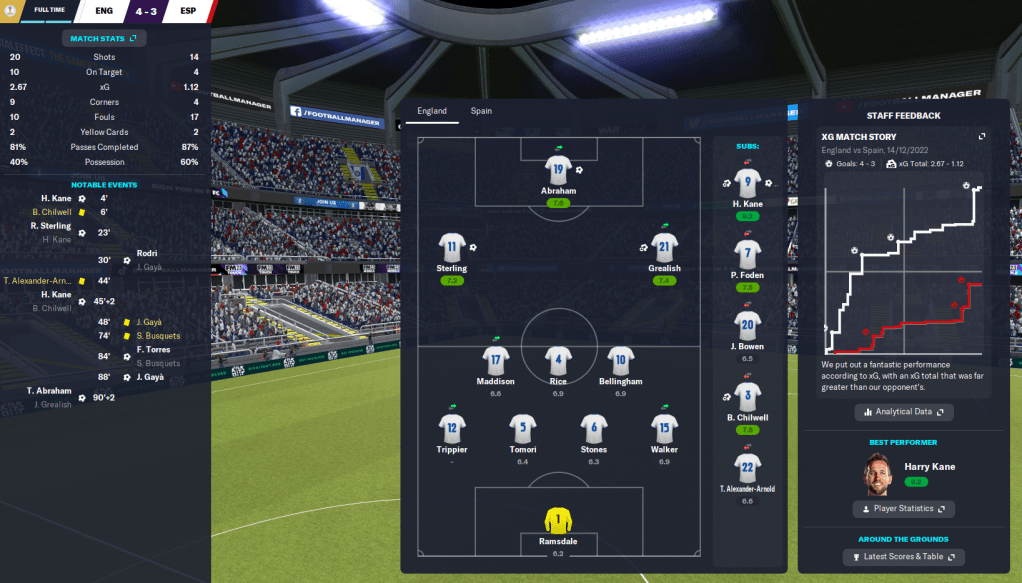Viewport: 1022px width, 583px height.
Task: Switch to the Spain lineup tab
Action: coord(481,111)
